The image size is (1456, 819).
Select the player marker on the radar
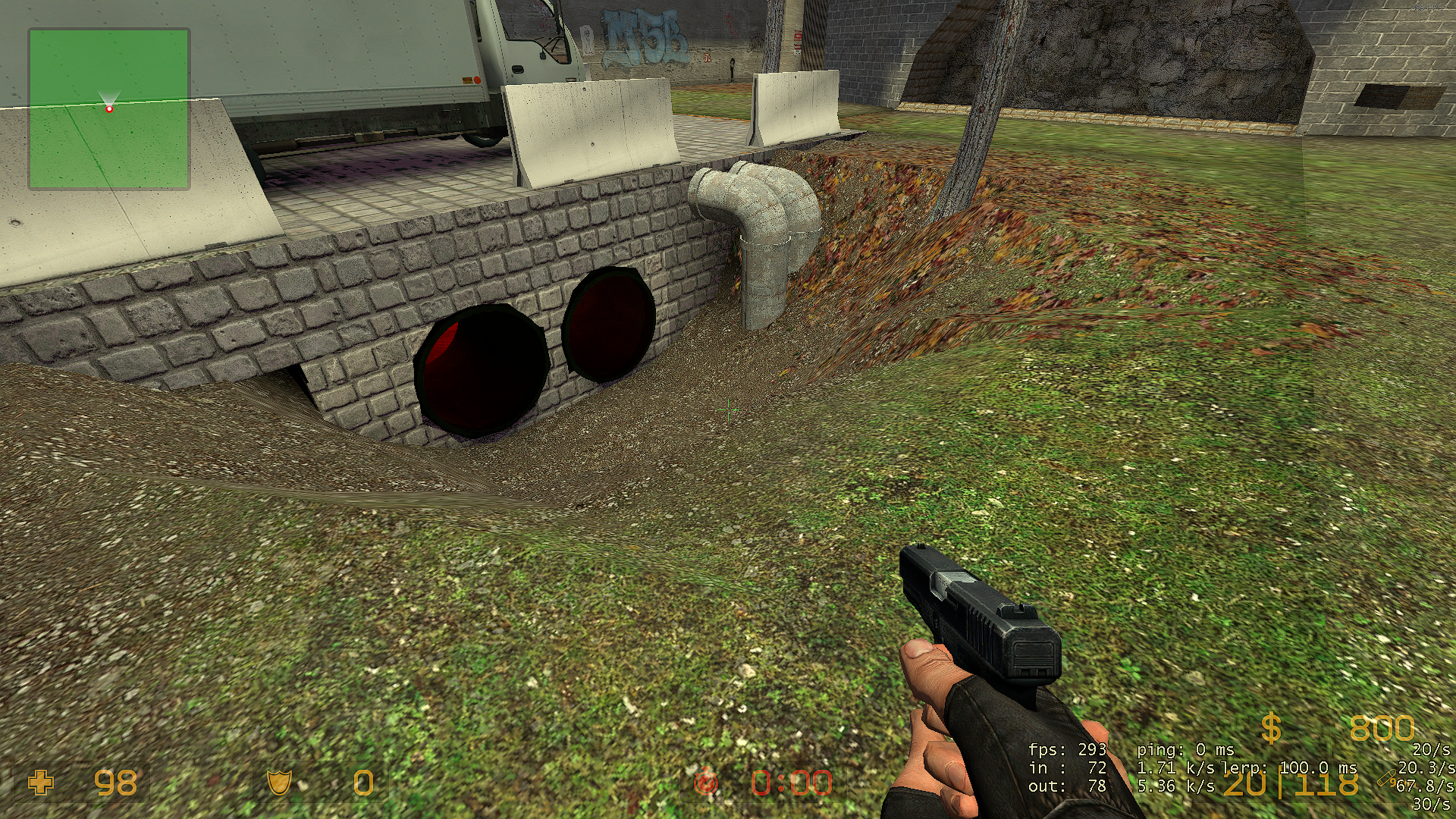pos(109,109)
